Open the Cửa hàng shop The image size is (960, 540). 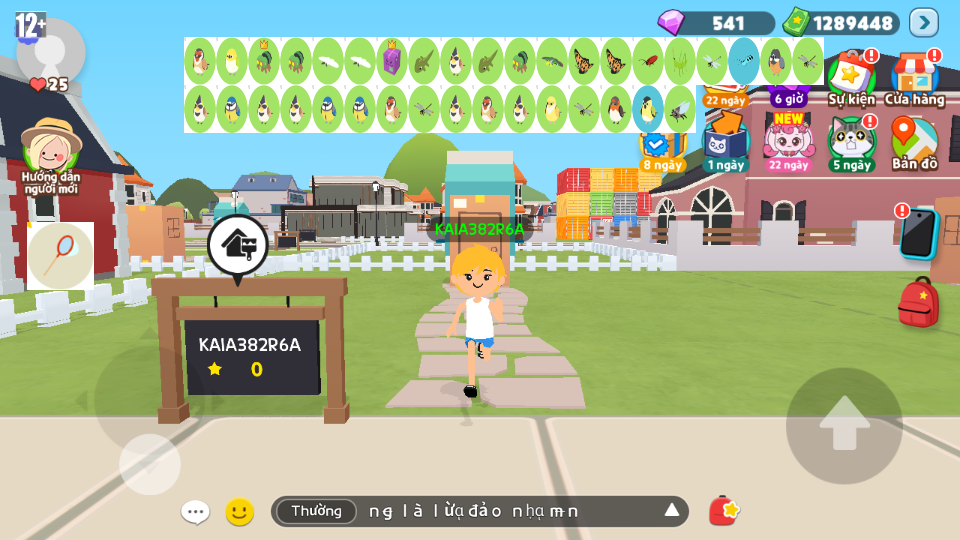pyautogui.click(x=914, y=77)
